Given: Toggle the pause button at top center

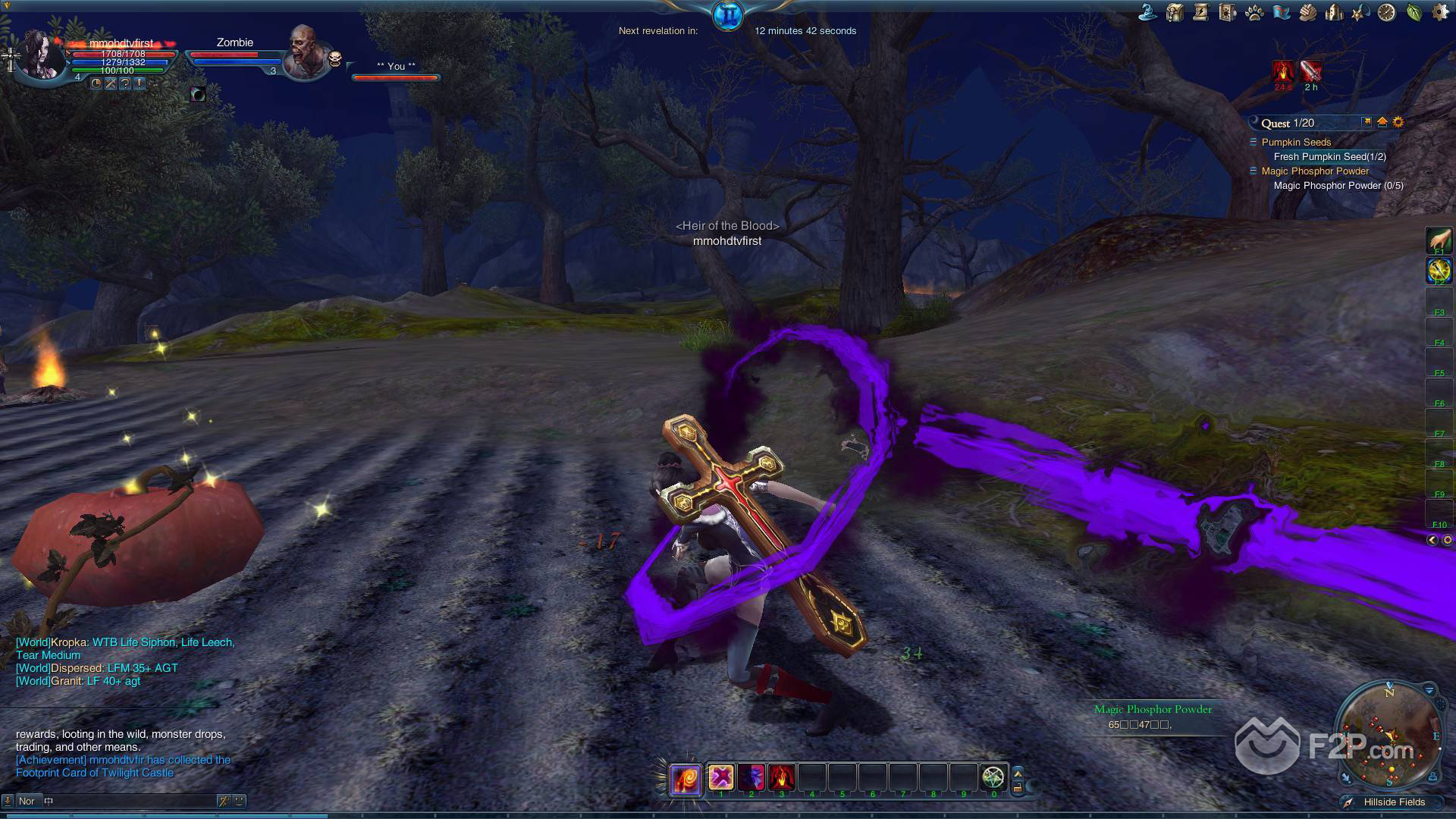Looking at the screenshot, I should tap(728, 15).
